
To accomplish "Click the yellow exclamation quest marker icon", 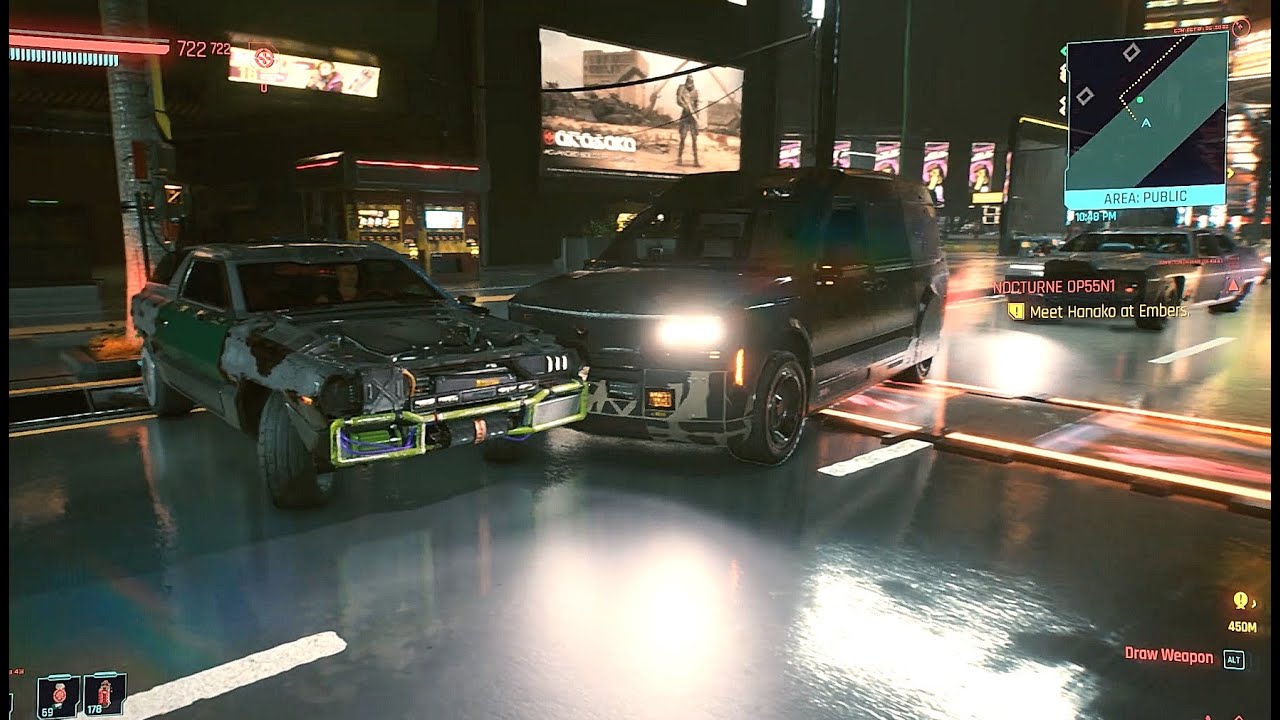I will click(x=1018, y=312).
